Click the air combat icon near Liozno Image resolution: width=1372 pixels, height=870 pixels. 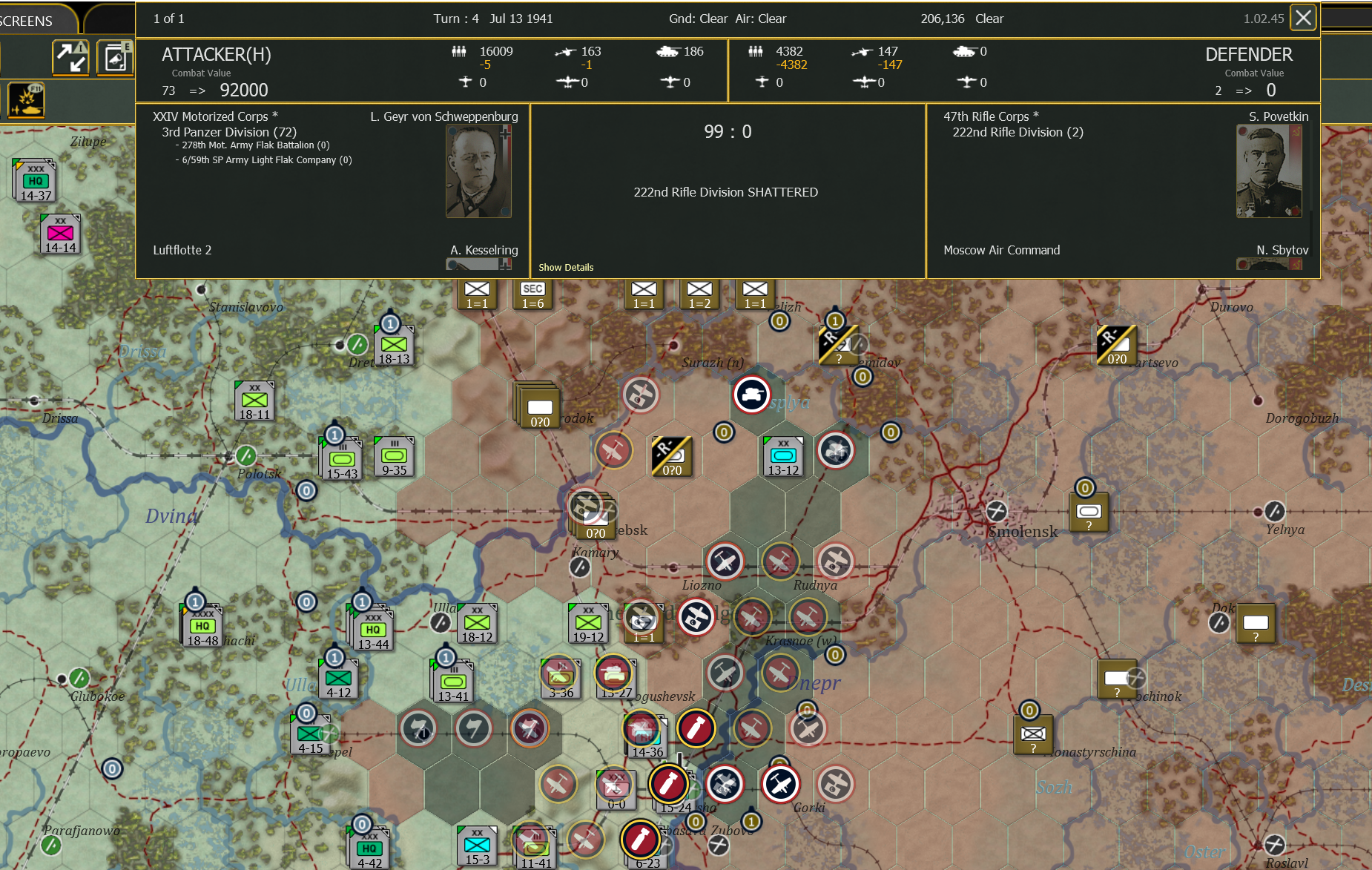pyautogui.click(x=725, y=561)
